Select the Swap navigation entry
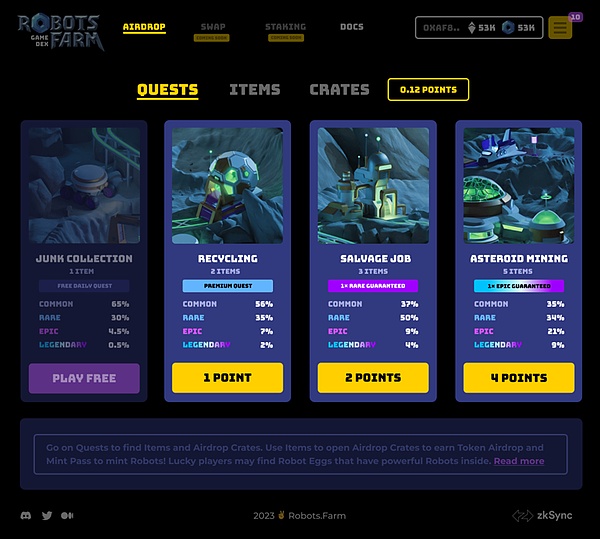The height and width of the screenshot is (539, 600). (212, 27)
